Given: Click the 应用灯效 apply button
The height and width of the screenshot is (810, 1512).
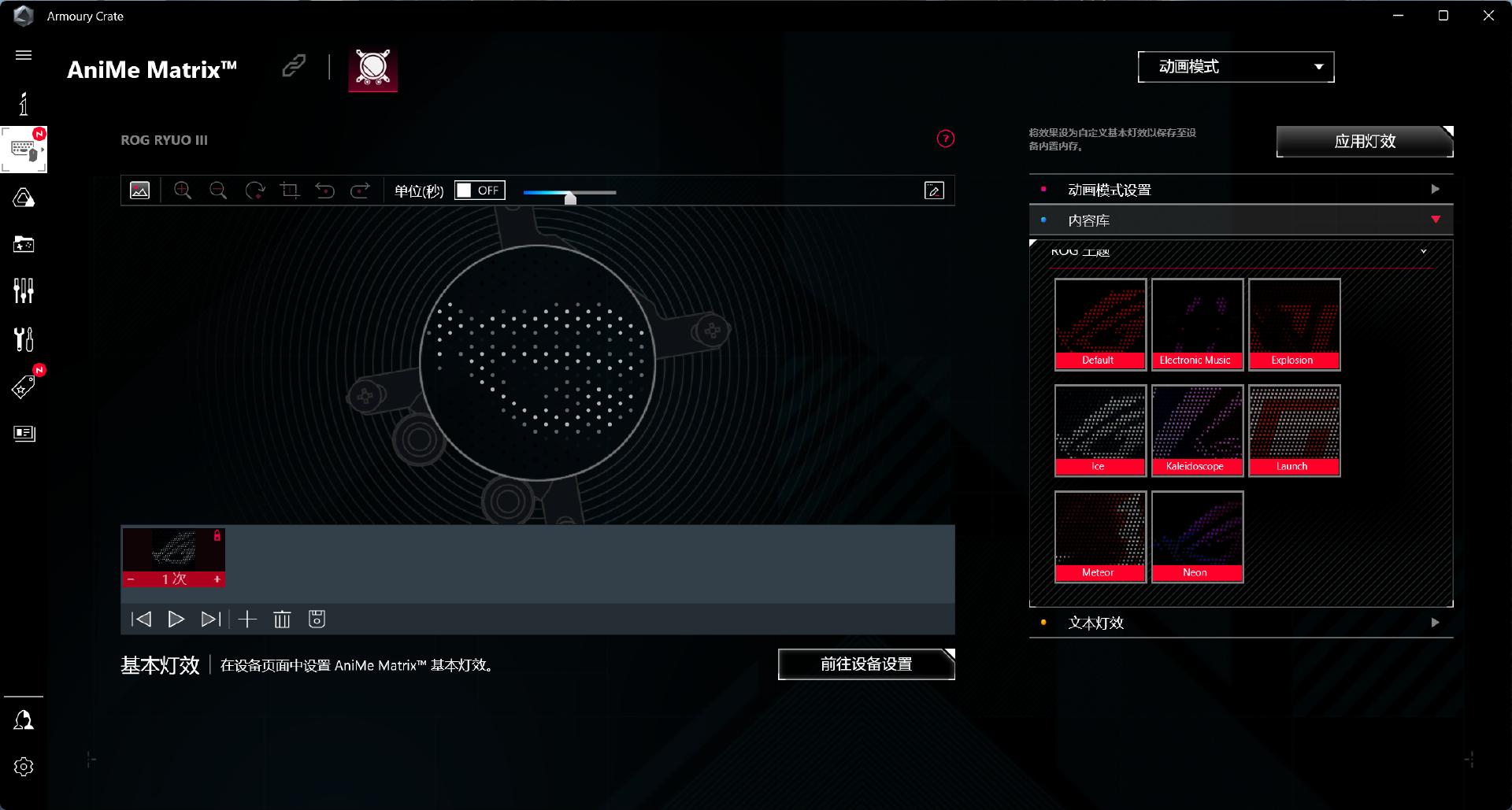Looking at the screenshot, I should (x=1364, y=142).
